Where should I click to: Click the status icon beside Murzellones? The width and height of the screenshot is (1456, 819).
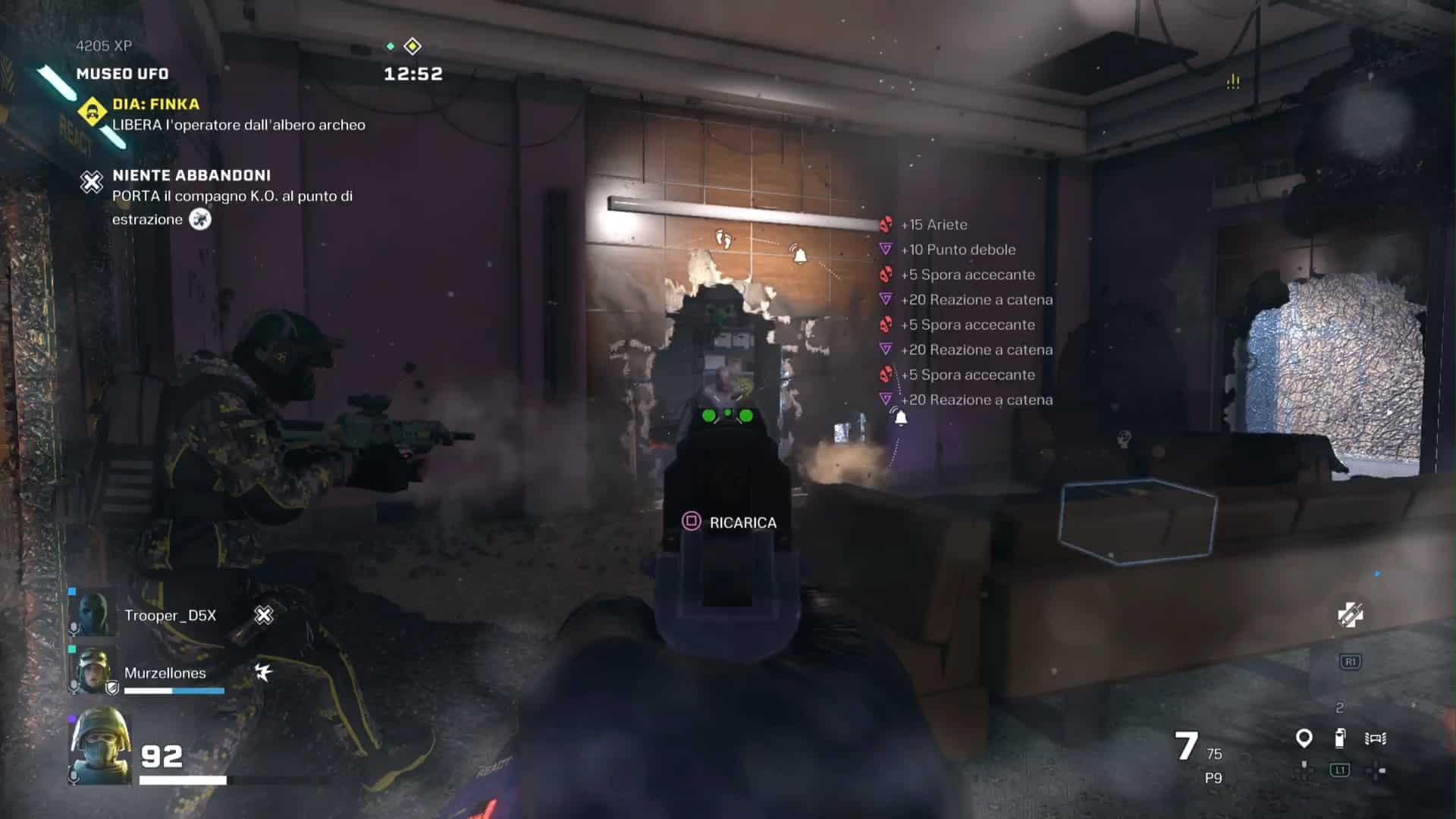pyautogui.click(x=263, y=672)
